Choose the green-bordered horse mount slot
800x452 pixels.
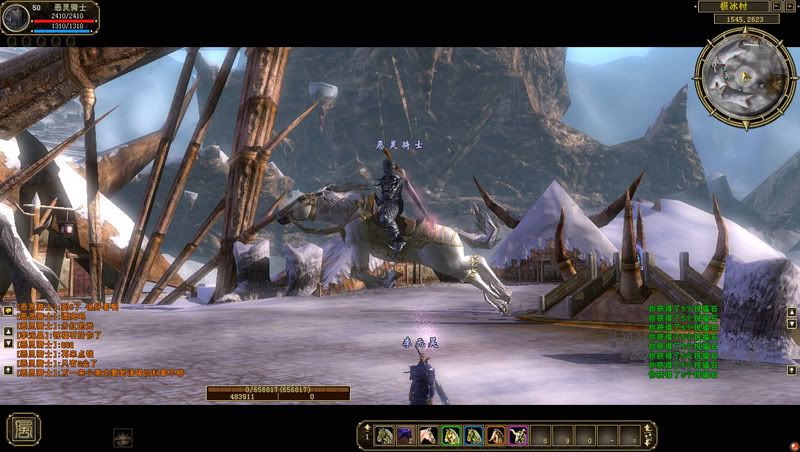point(451,435)
